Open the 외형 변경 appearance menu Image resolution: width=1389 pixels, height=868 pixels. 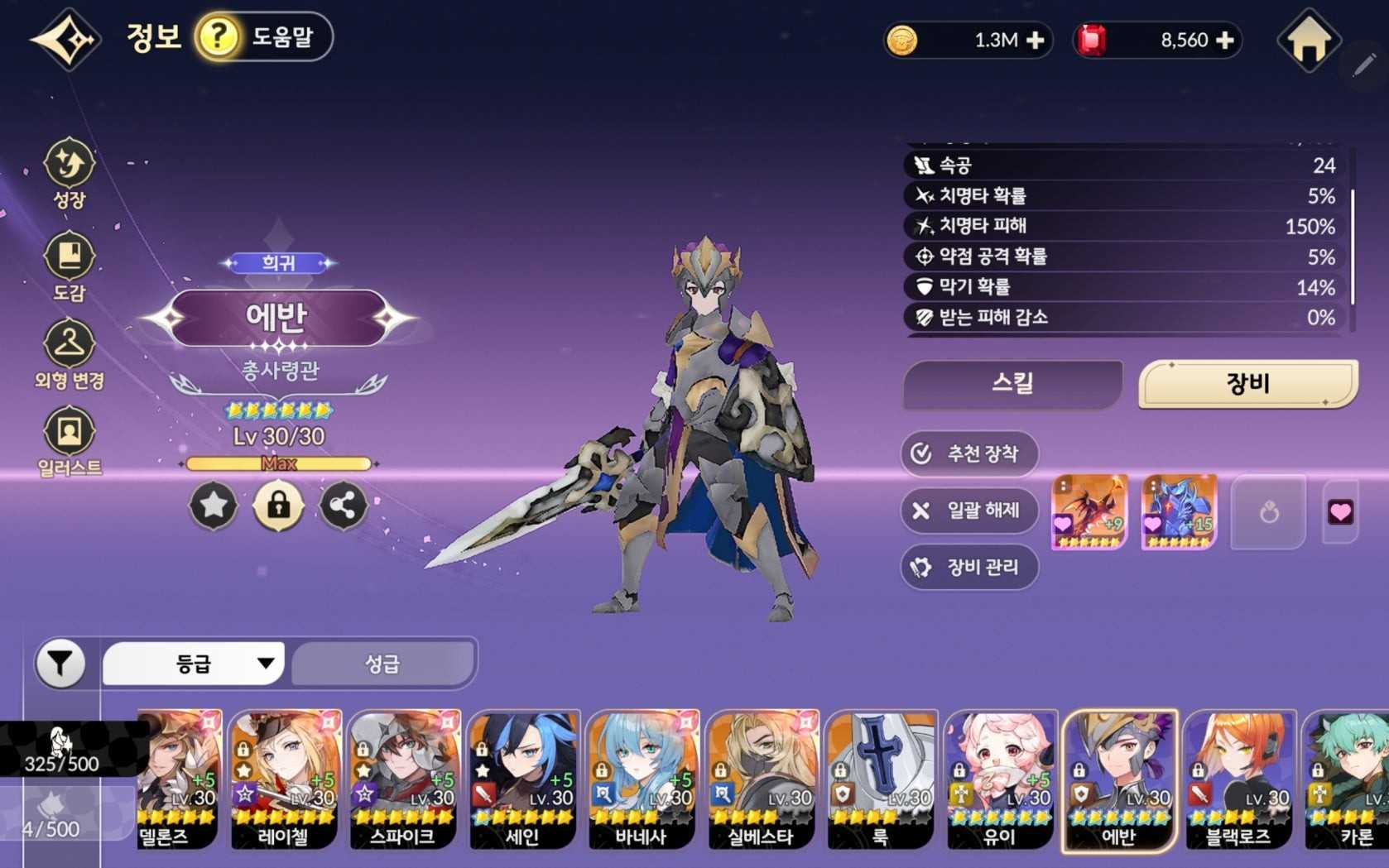(x=69, y=354)
